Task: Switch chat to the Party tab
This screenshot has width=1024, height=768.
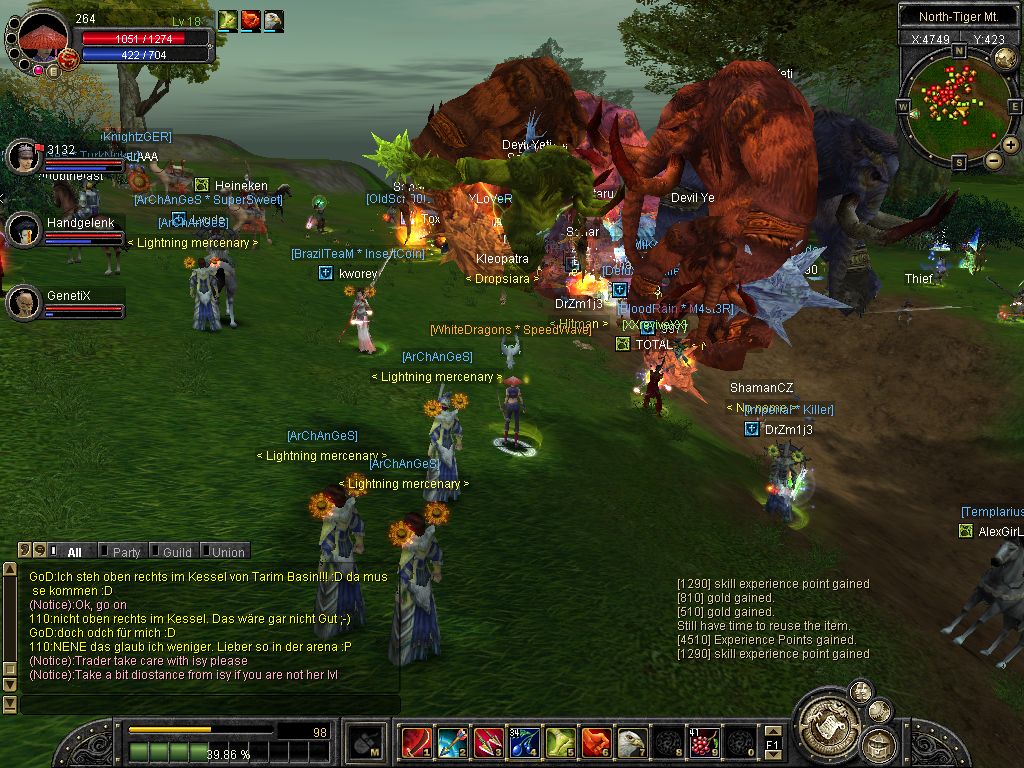Action: pos(126,552)
